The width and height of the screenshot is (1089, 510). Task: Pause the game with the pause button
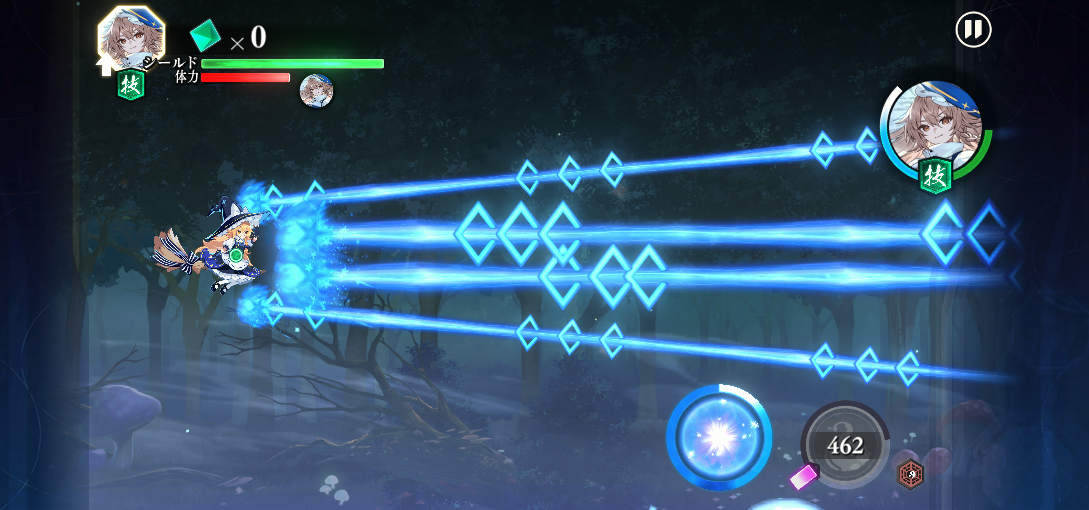tap(973, 29)
